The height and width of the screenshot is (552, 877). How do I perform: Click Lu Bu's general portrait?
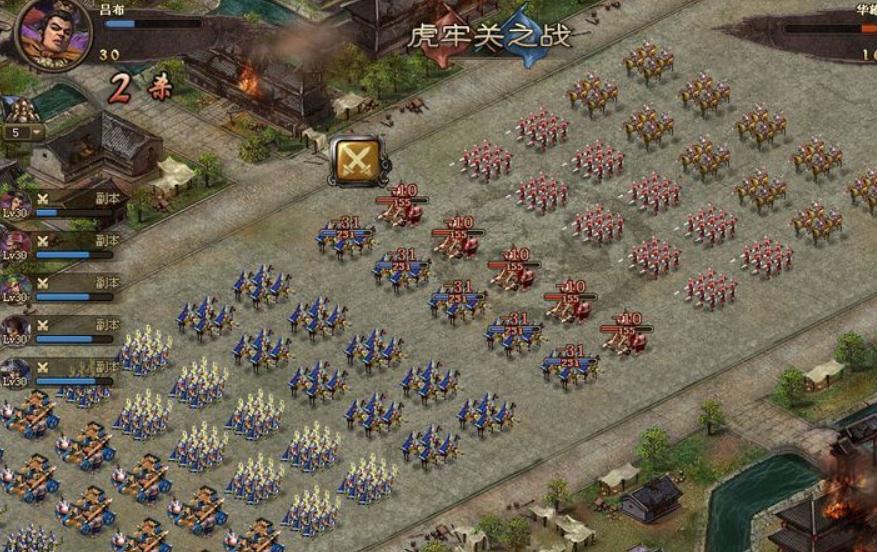(53, 33)
